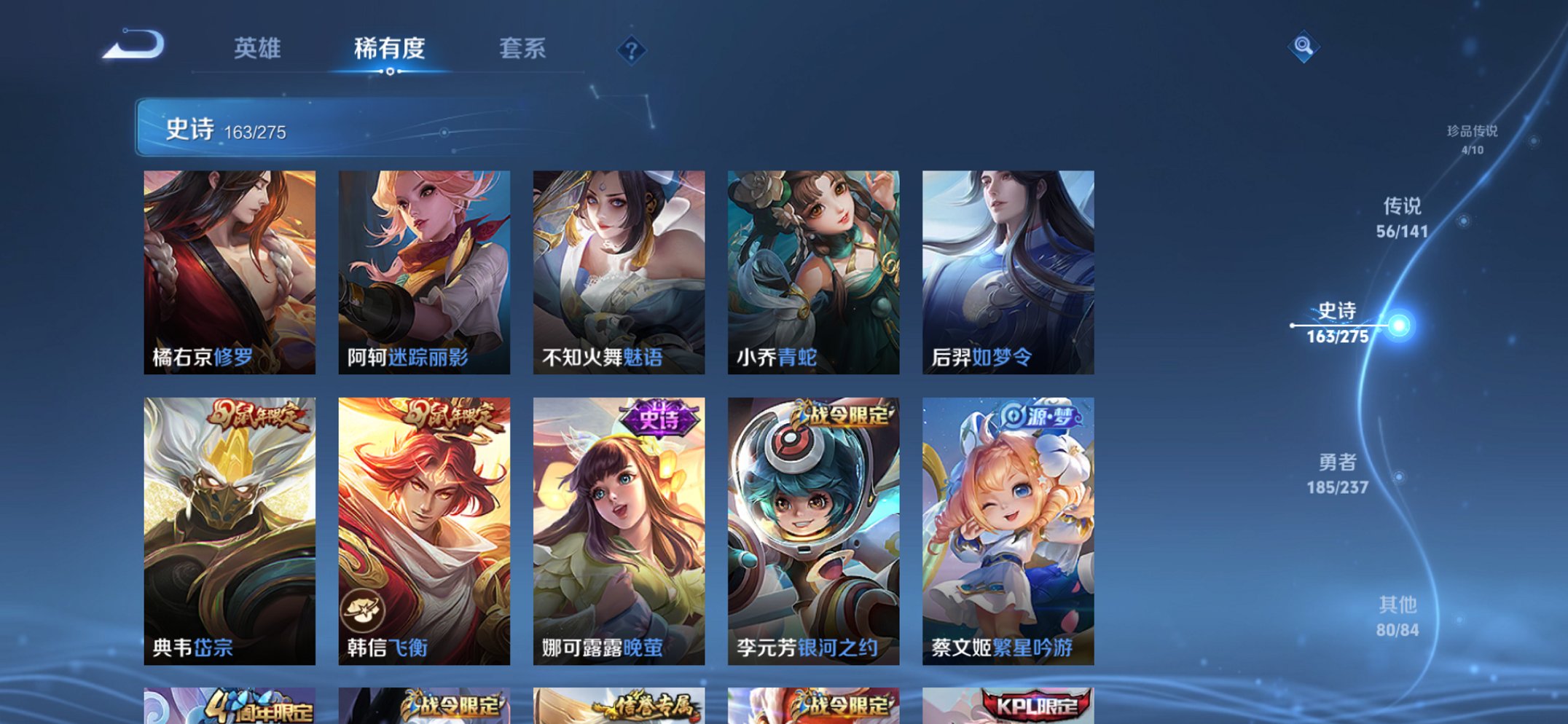
Task: Open the help question mark icon
Action: pyautogui.click(x=631, y=50)
